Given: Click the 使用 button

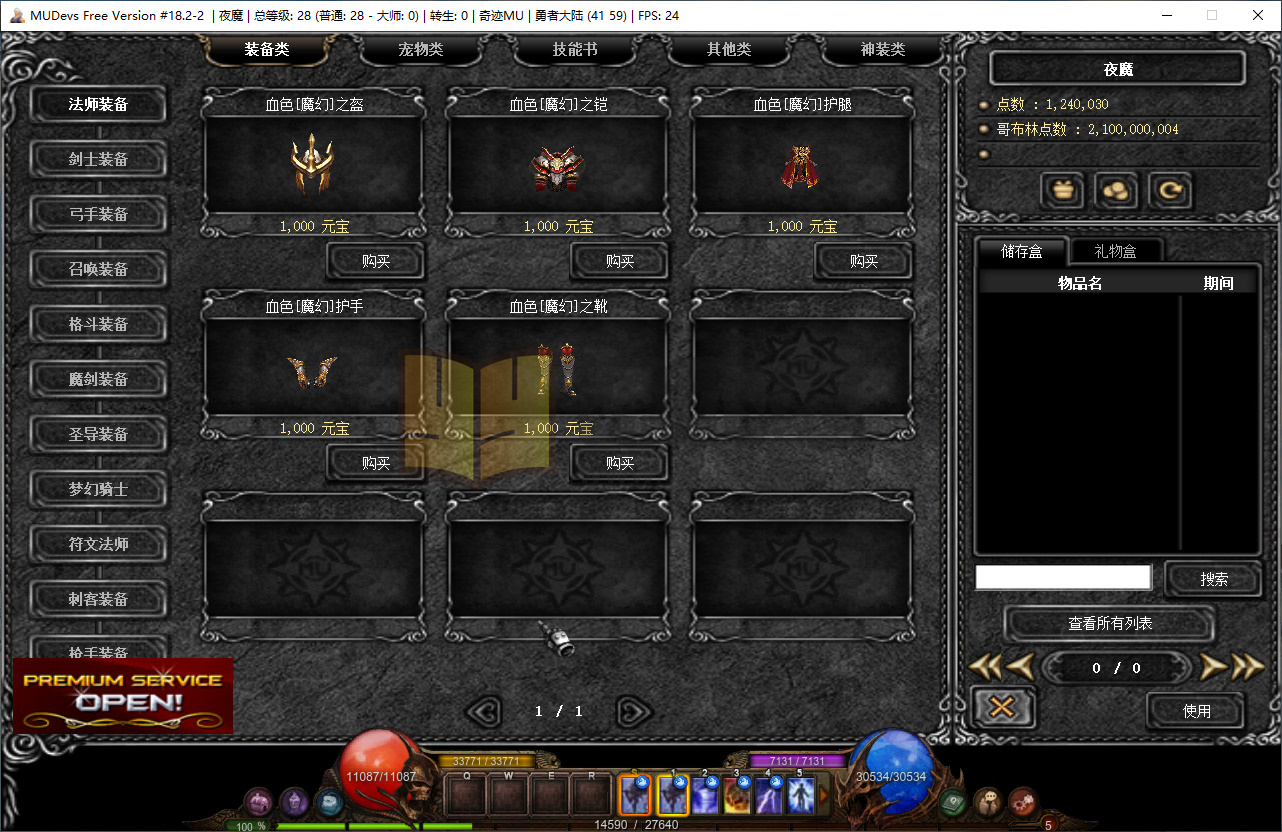Looking at the screenshot, I should click(x=1197, y=711).
